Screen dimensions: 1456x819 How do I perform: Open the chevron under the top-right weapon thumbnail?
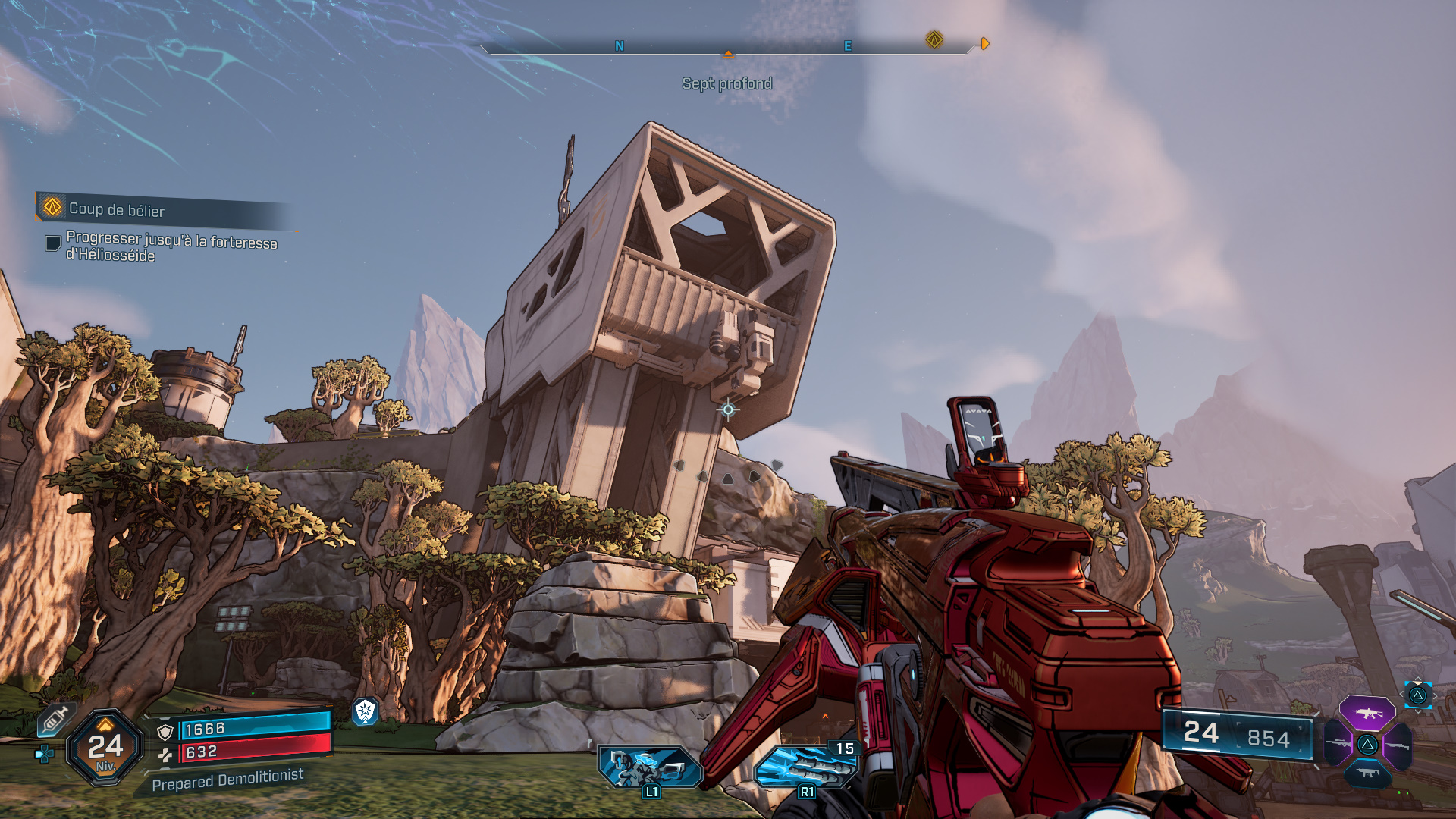[x=1419, y=711]
